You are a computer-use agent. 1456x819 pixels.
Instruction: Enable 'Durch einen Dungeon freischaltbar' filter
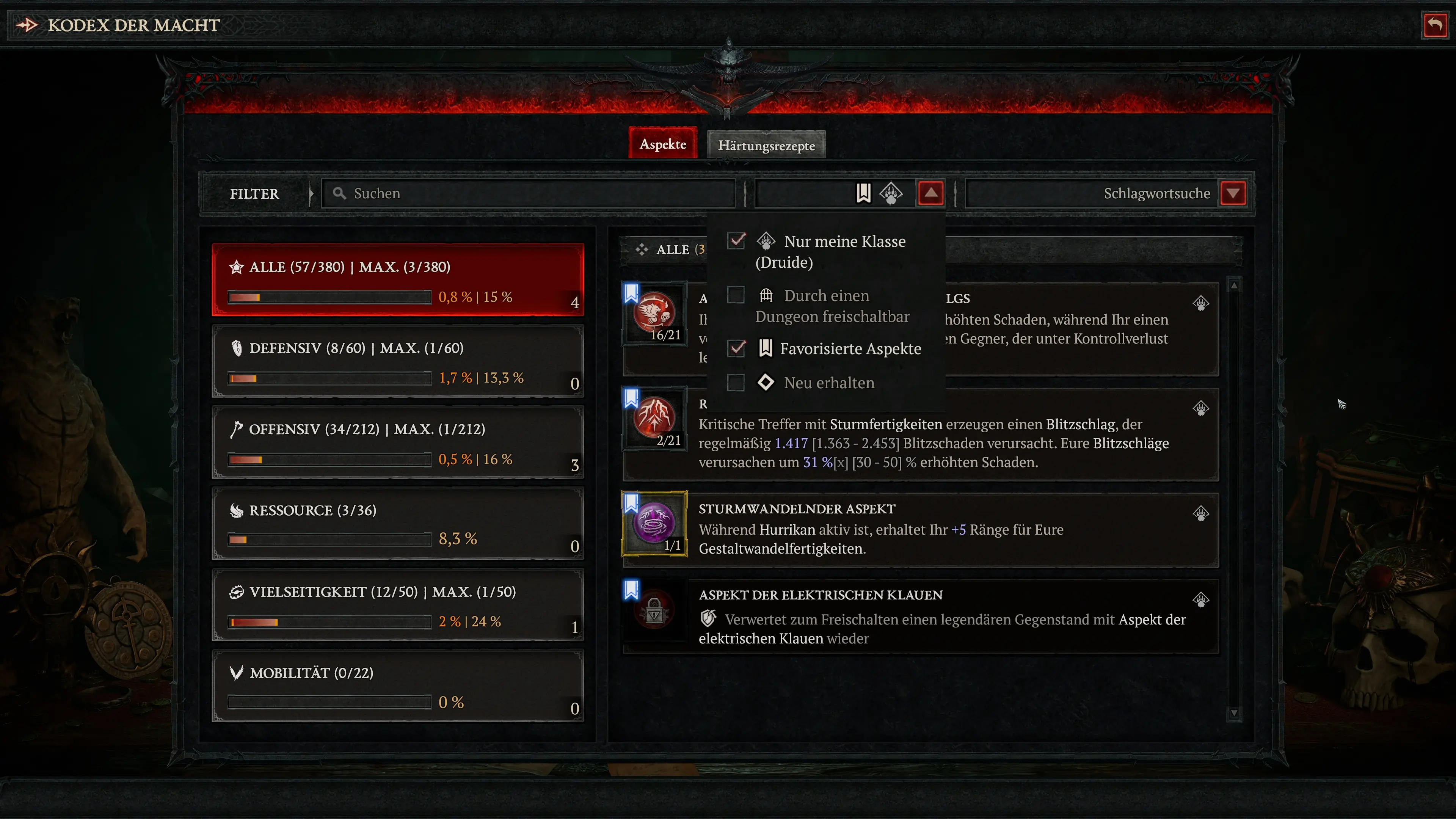[x=736, y=295]
